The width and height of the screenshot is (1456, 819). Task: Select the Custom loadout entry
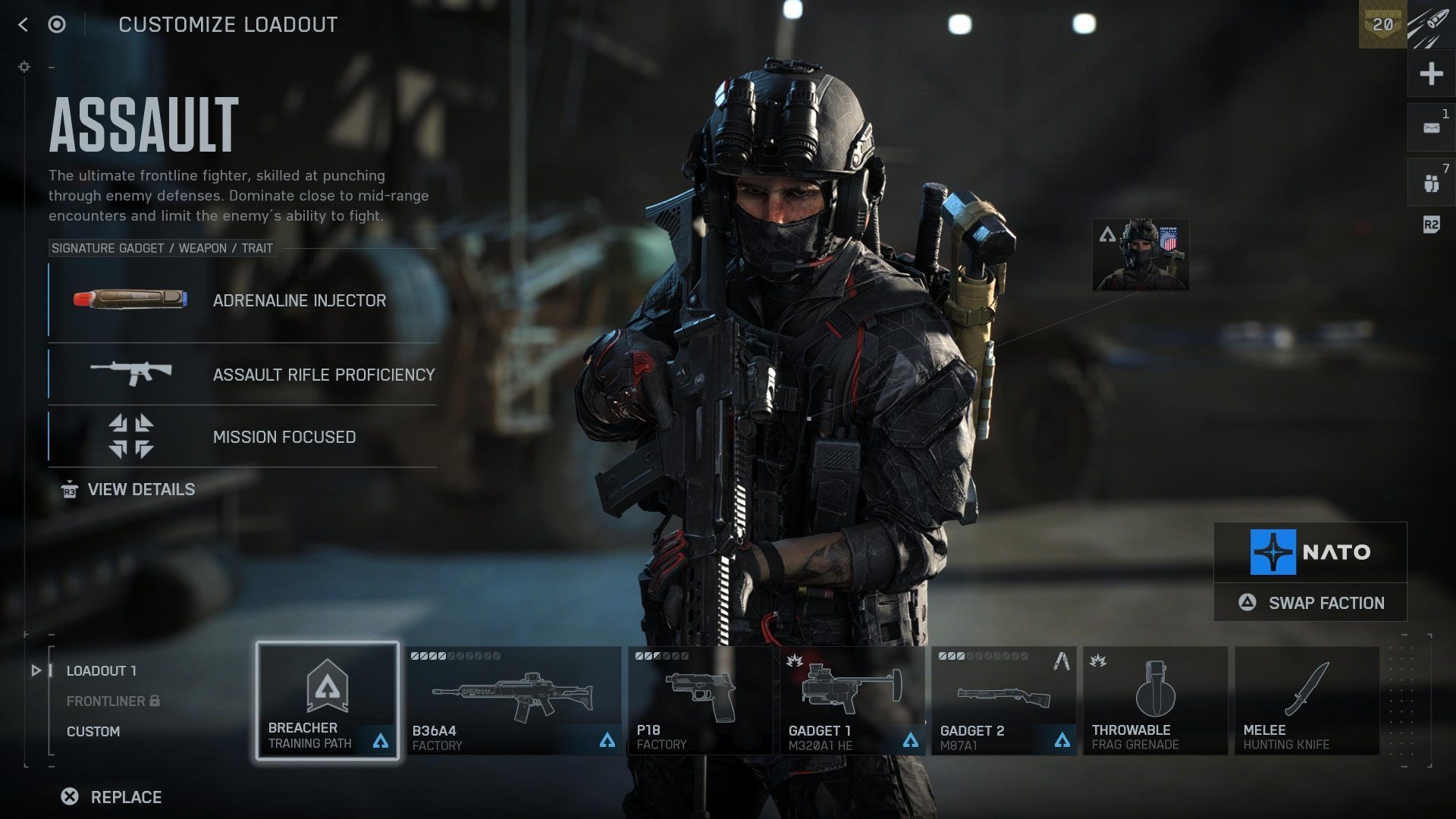pos(93,732)
